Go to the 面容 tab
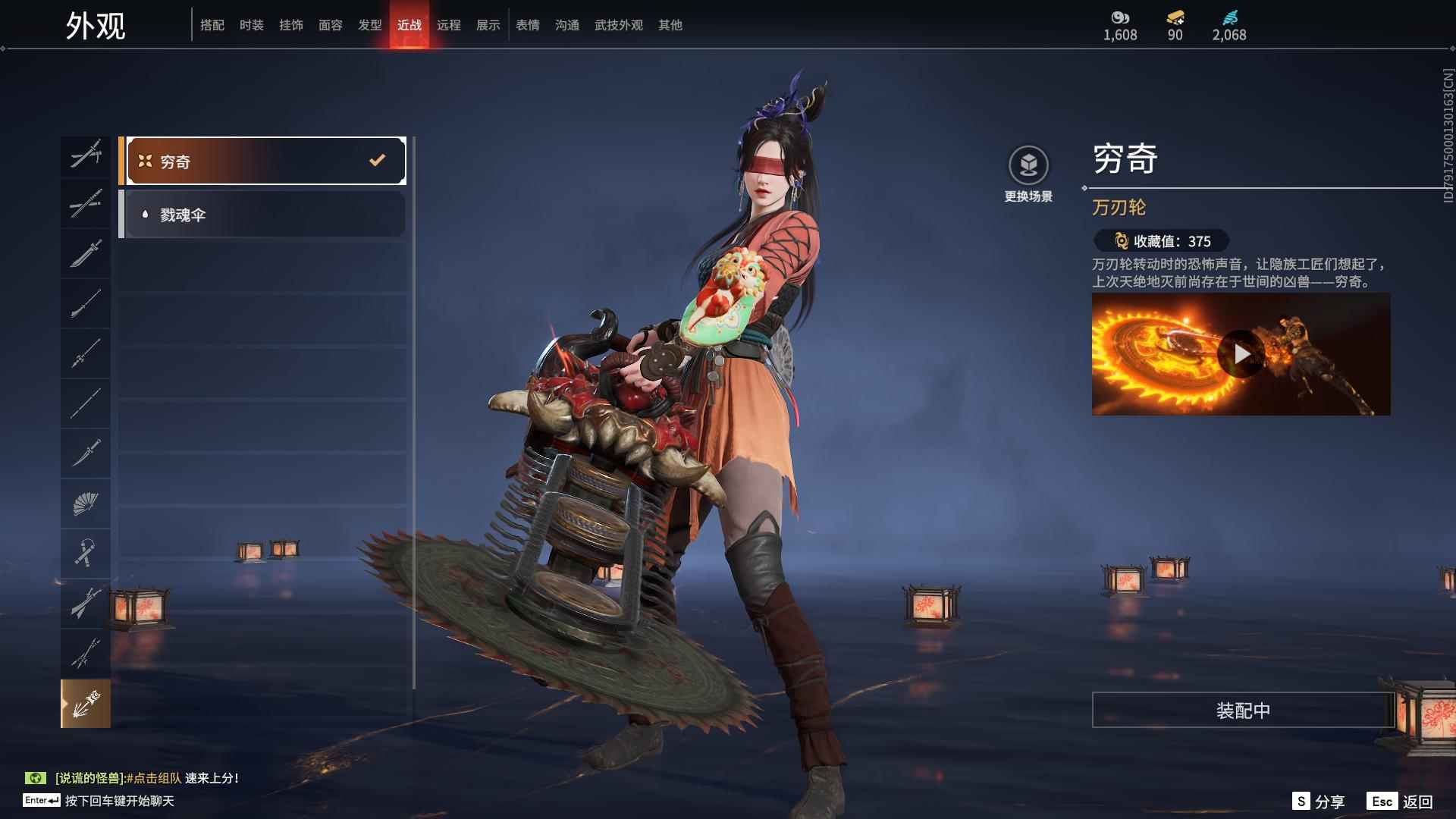Screen dimensions: 1456x819 331,25
